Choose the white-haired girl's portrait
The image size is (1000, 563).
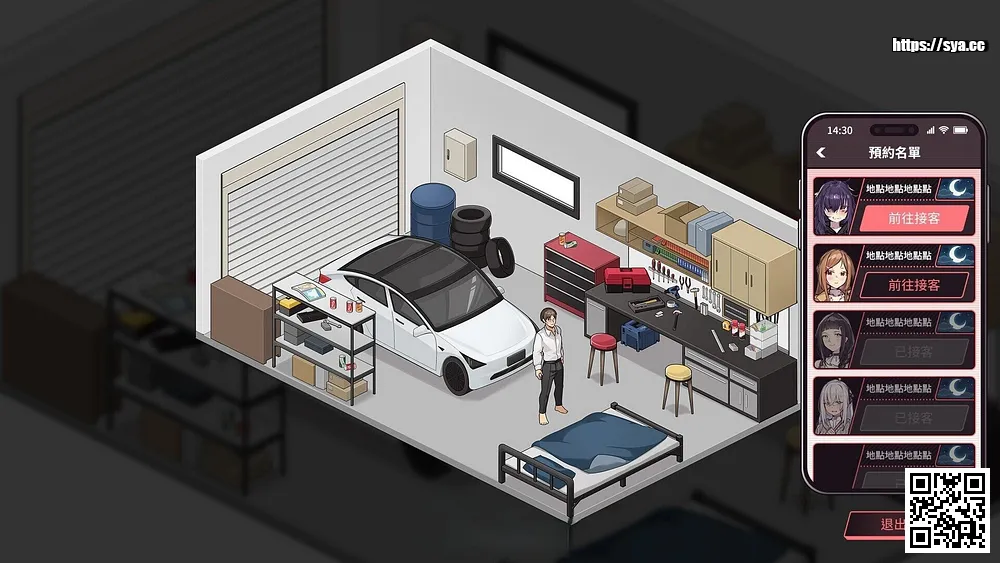[834, 406]
